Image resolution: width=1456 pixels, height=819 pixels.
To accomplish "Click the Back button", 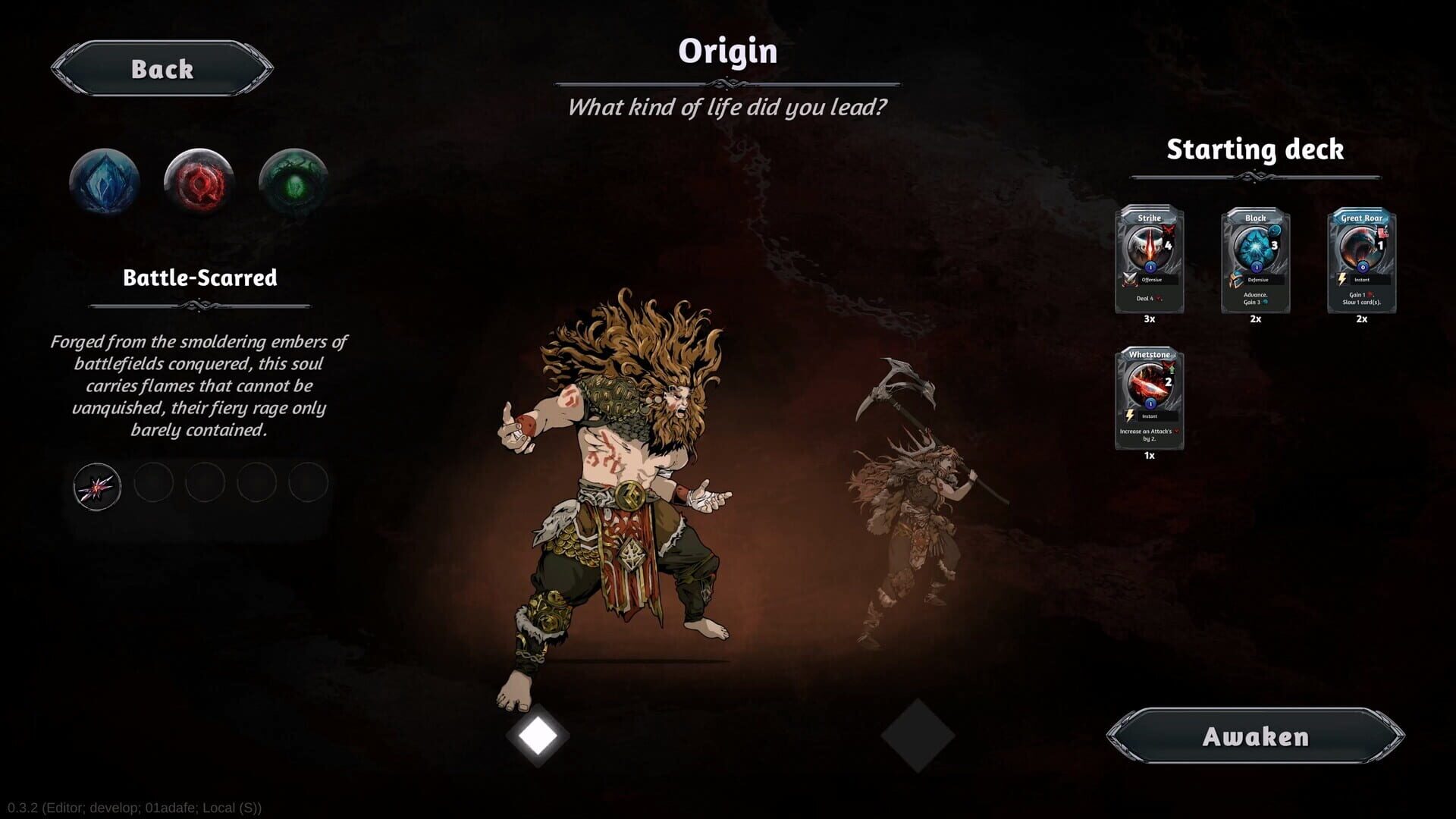I will (x=161, y=69).
